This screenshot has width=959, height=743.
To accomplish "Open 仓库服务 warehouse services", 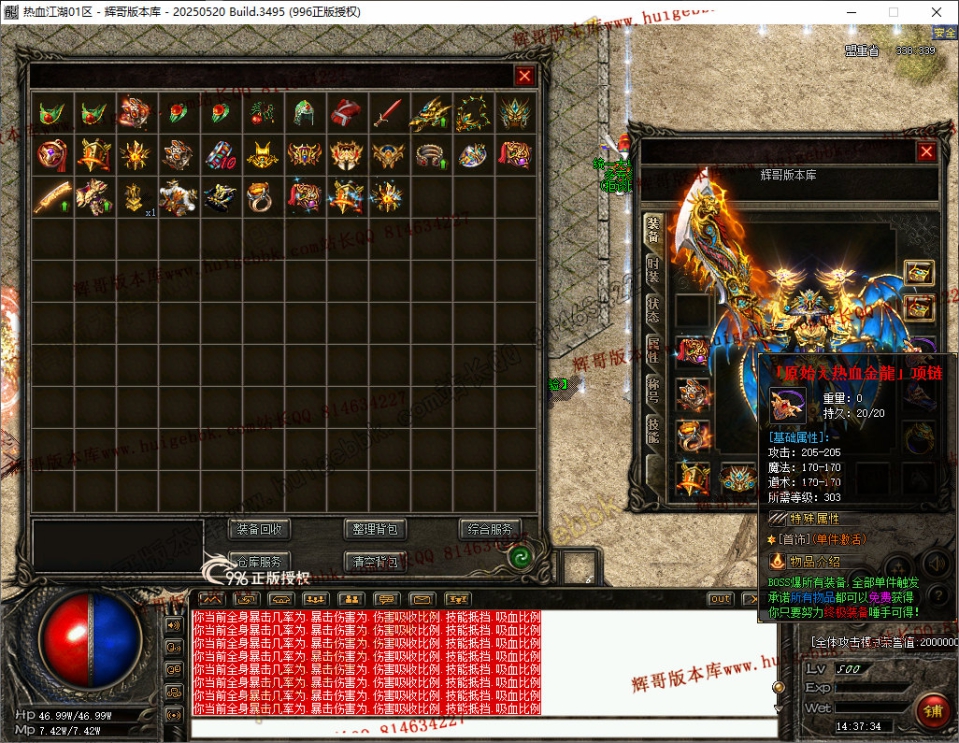I will (x=259, y=561).
